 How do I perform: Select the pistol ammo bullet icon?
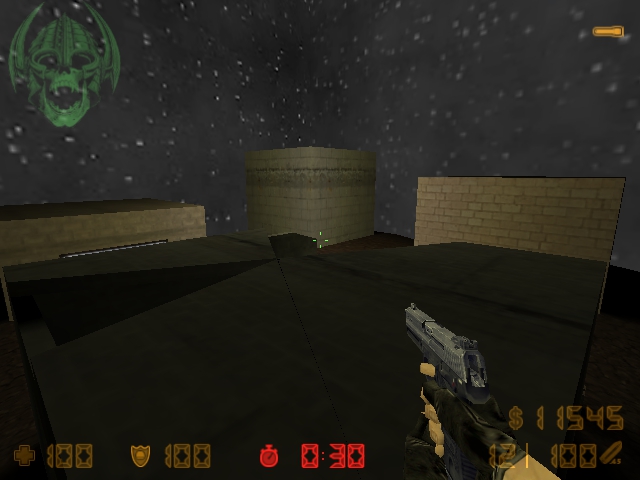coord(610,452)
